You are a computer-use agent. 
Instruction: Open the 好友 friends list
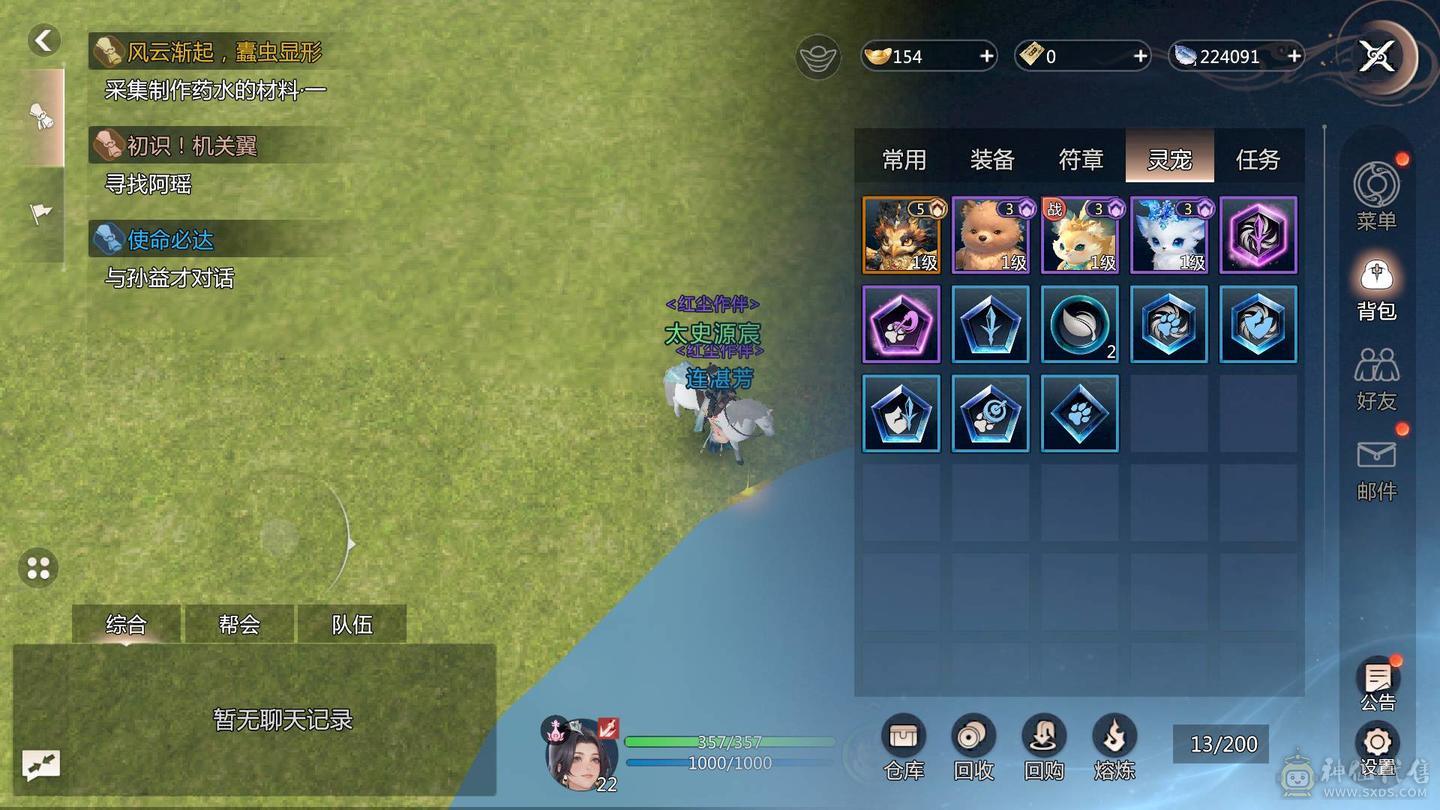[1376, 377]
